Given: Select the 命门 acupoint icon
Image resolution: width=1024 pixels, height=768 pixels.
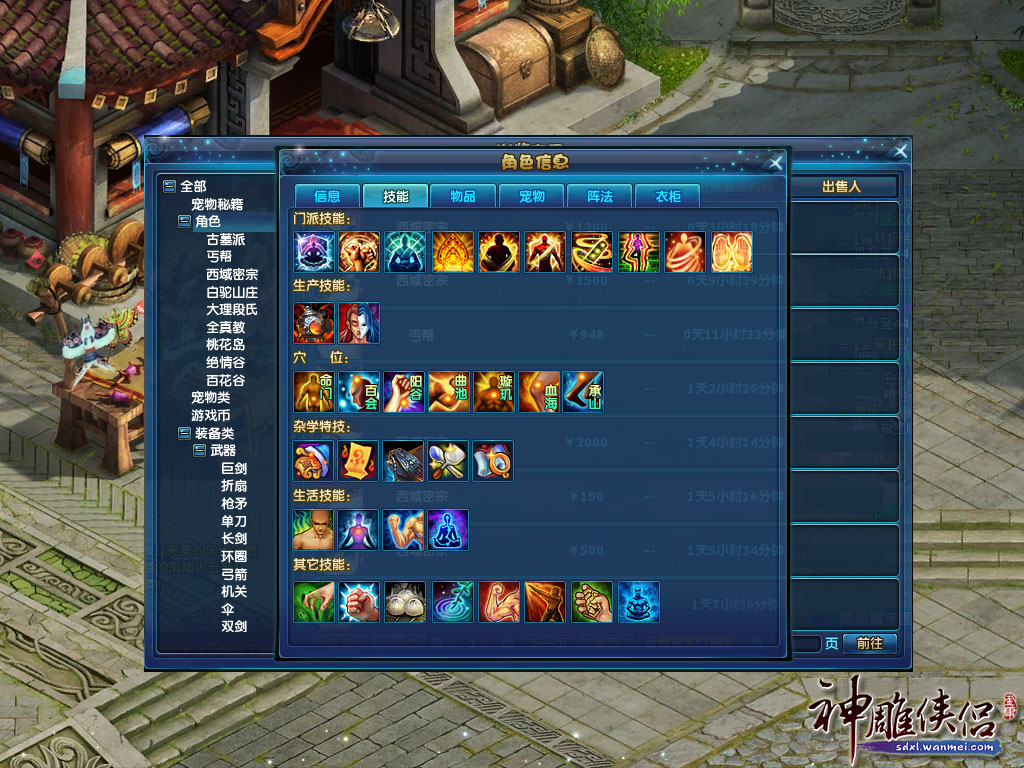Looking at the screenshot, I should click(x=314, y=392).
